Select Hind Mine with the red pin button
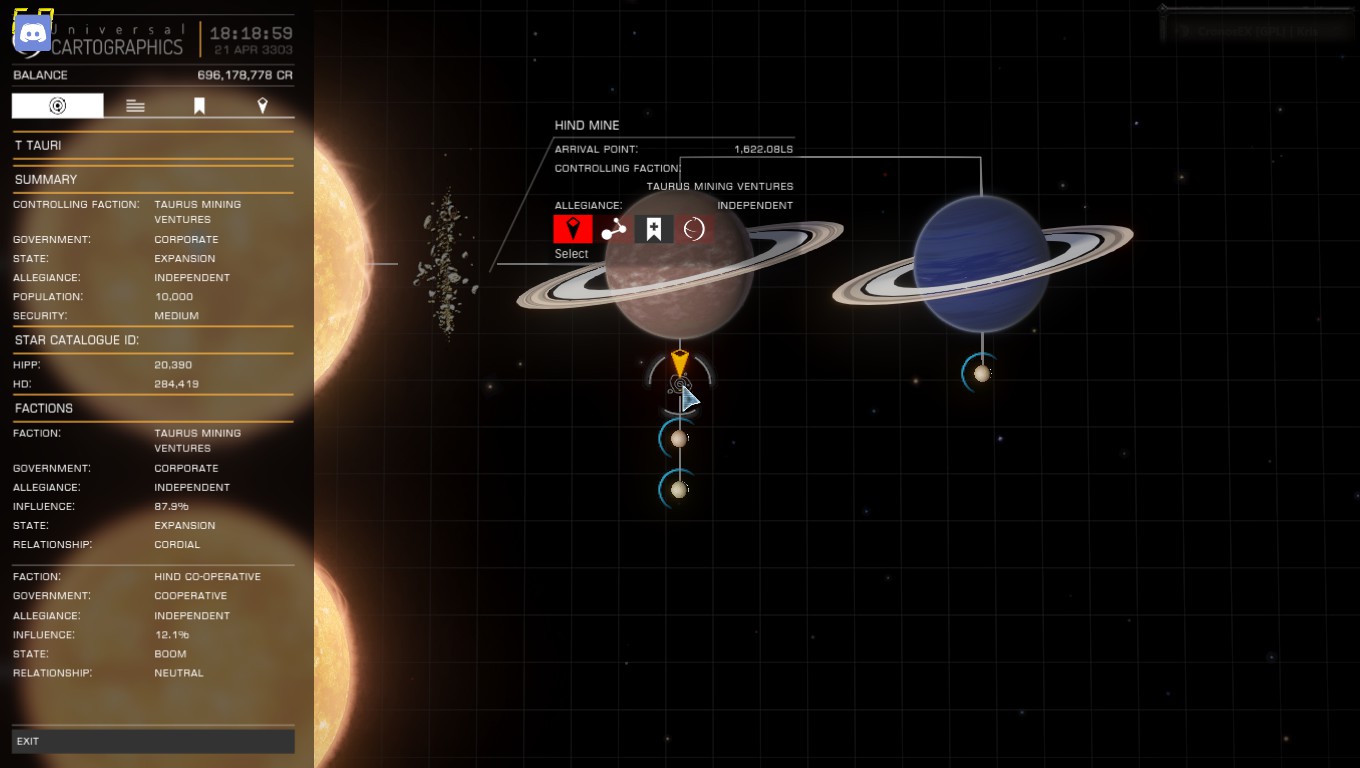The image size is (1360, 768). tap(573, 229)
